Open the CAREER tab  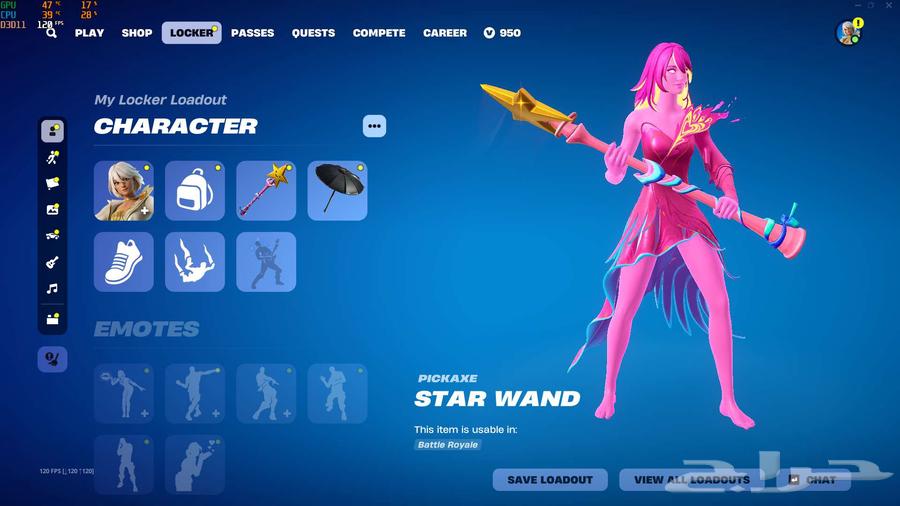[445, 33]
